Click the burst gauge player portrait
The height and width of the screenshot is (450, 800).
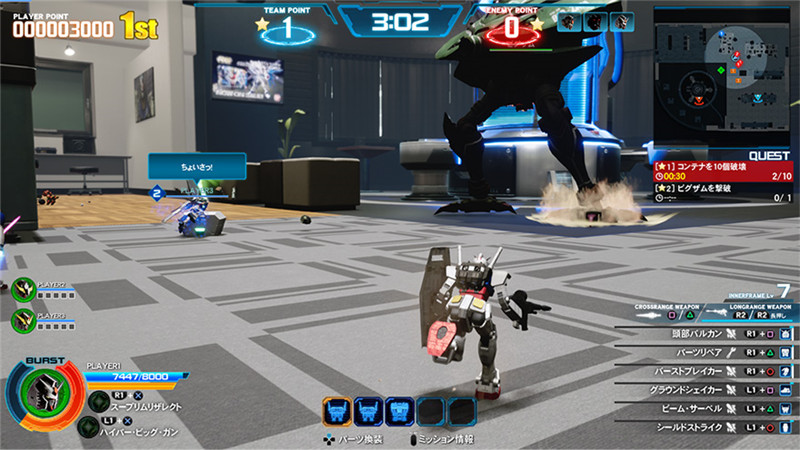click(x=43, y=394)
